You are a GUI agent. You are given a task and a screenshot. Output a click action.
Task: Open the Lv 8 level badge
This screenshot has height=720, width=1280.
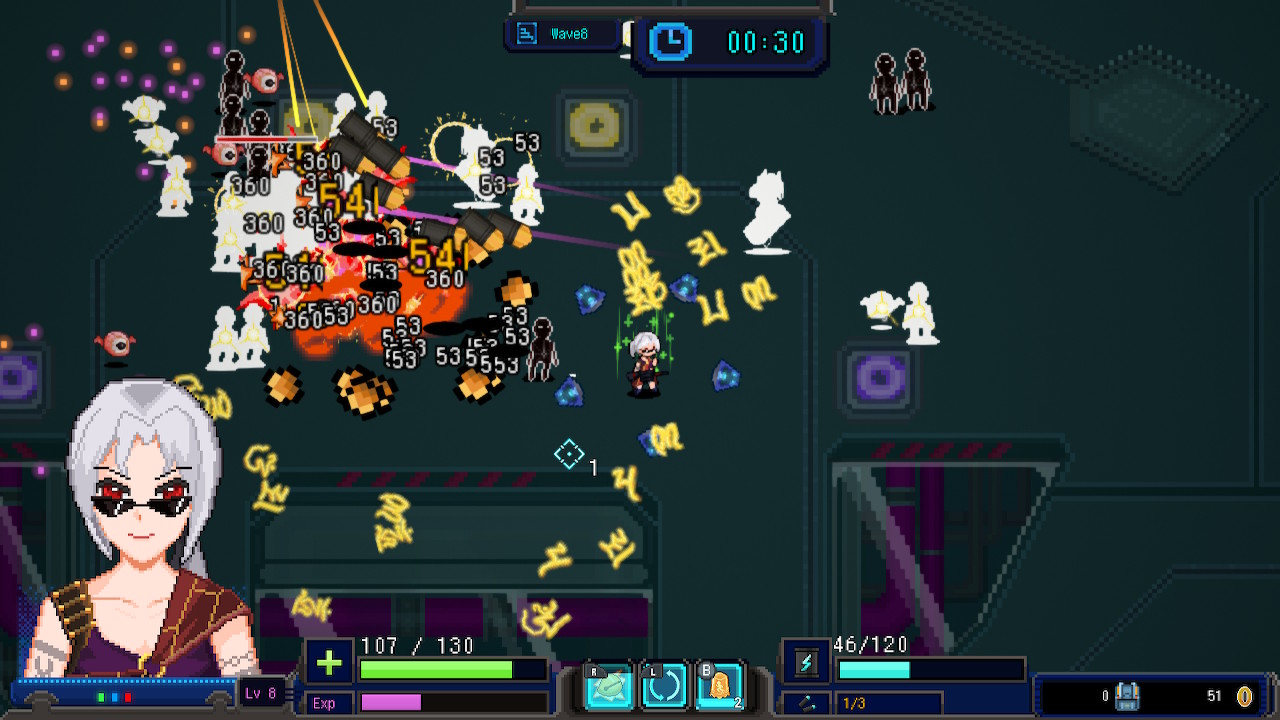coord(263,694)
